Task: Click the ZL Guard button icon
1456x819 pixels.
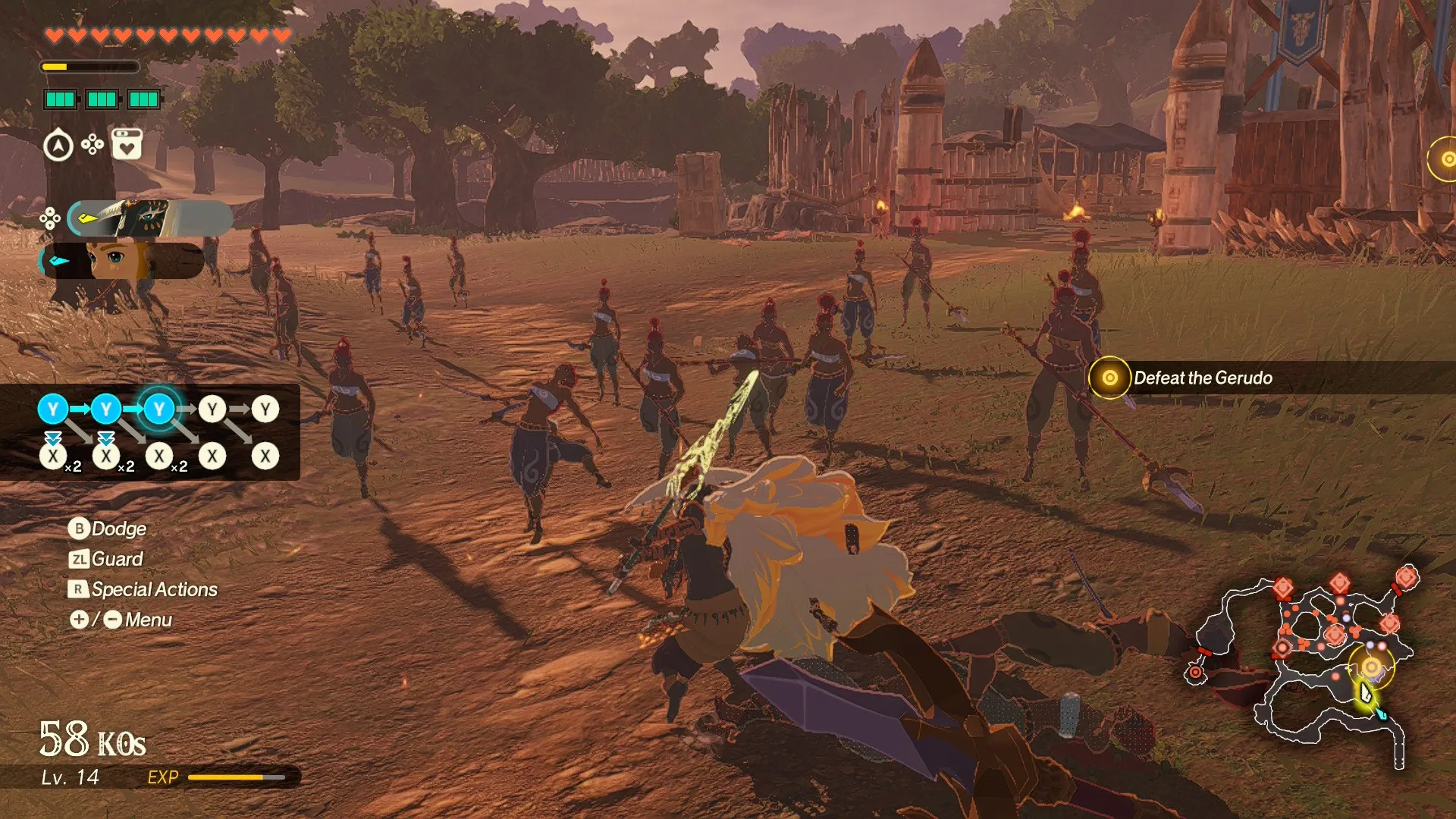Action: click(x=80, y=559)
